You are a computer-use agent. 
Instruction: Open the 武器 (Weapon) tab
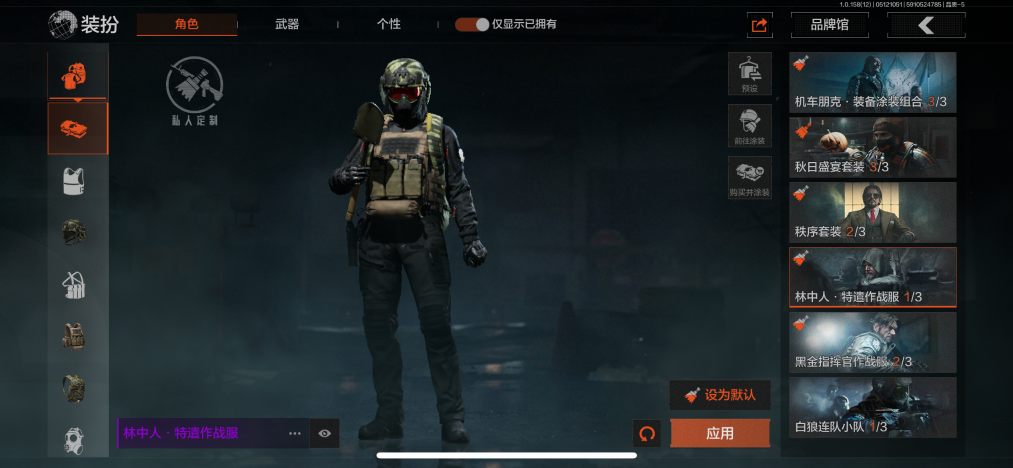[287, 24]
